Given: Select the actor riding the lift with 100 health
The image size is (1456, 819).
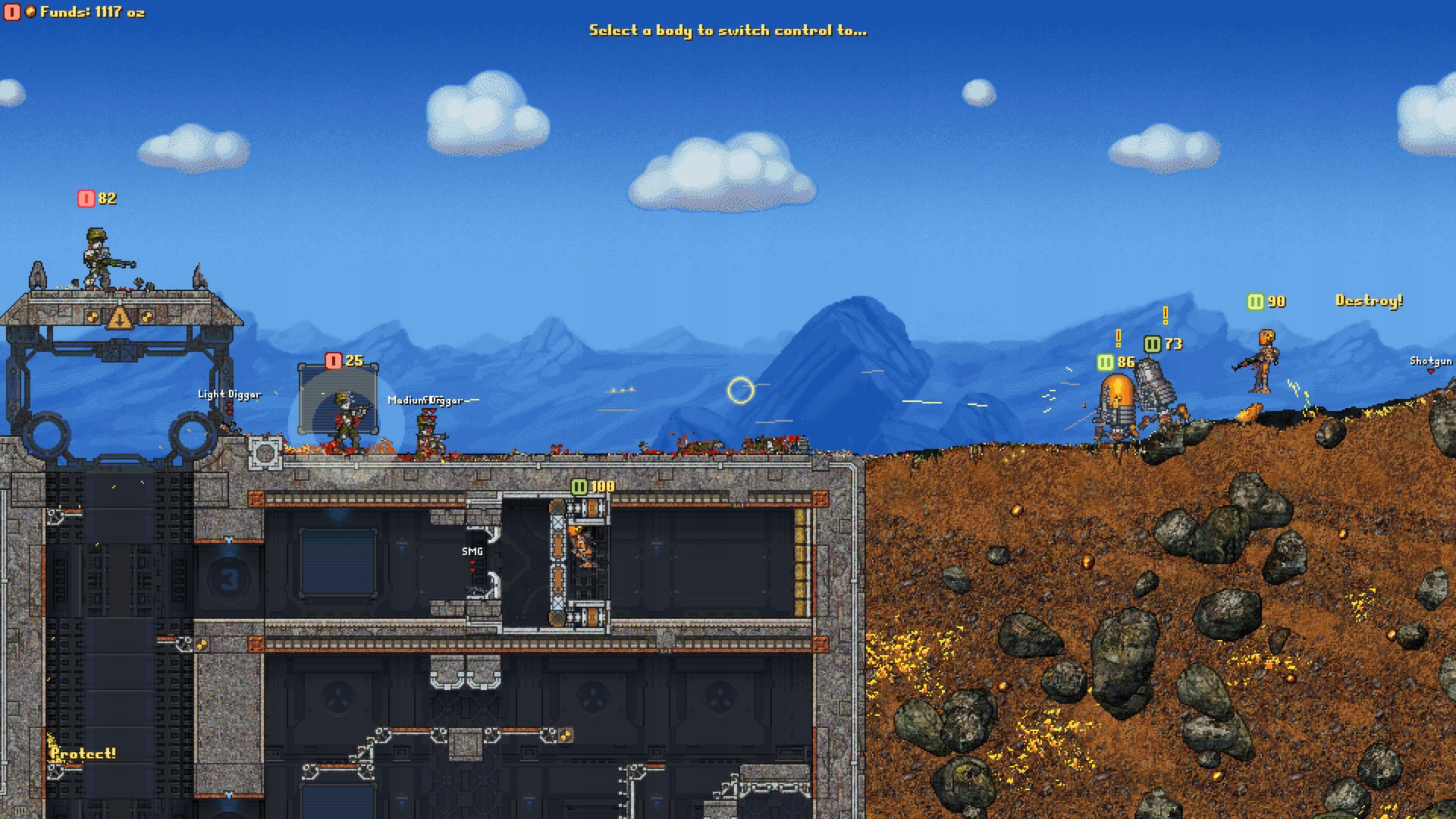Looking at the screenshot, I should (584, 546).
